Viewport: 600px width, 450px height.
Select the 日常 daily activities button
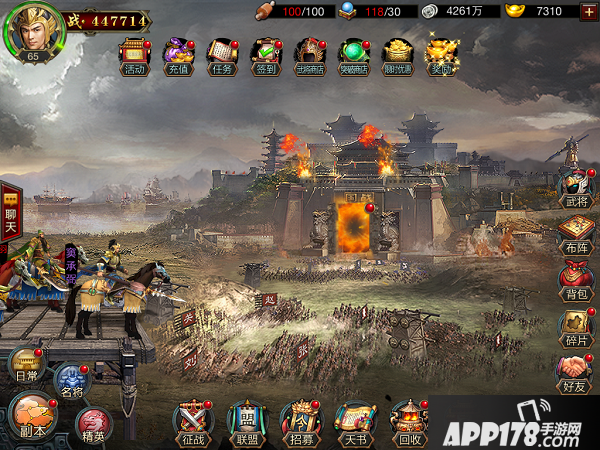click(26, 368)
